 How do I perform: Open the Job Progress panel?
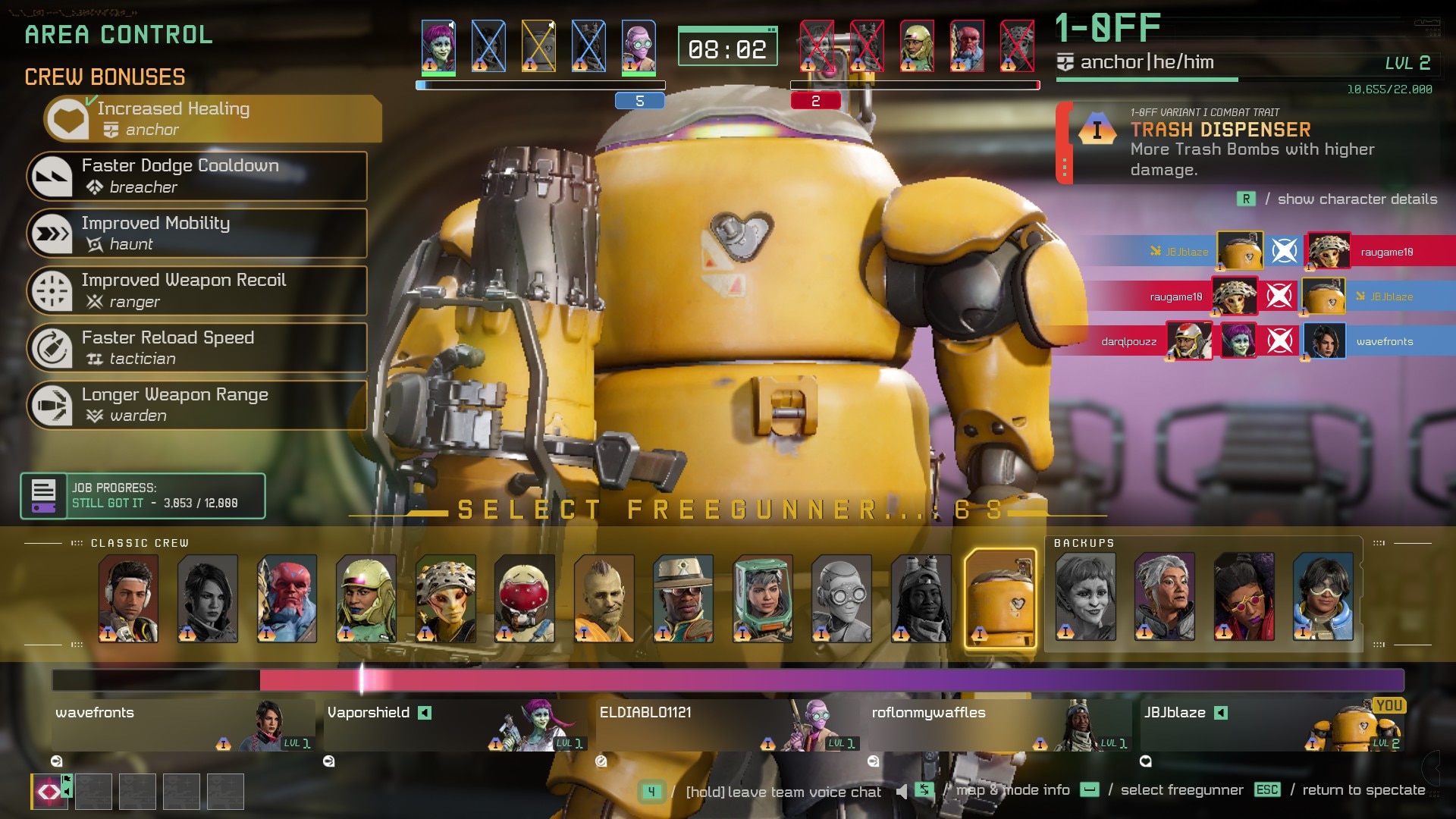pyautogui.click(x=143, y=496)
